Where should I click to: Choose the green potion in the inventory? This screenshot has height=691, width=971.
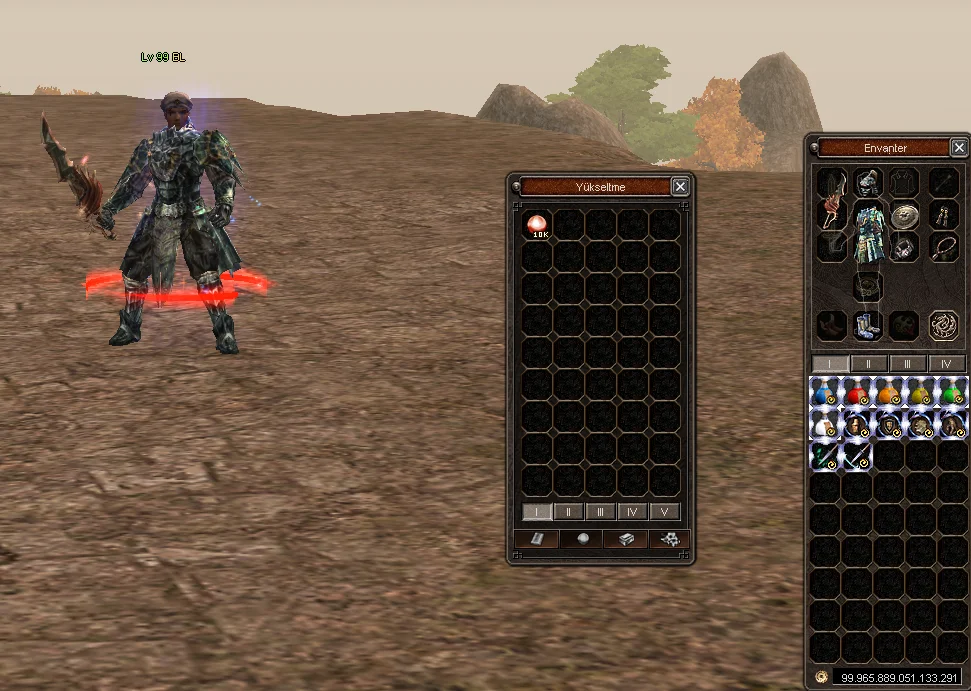coord(952,392)
